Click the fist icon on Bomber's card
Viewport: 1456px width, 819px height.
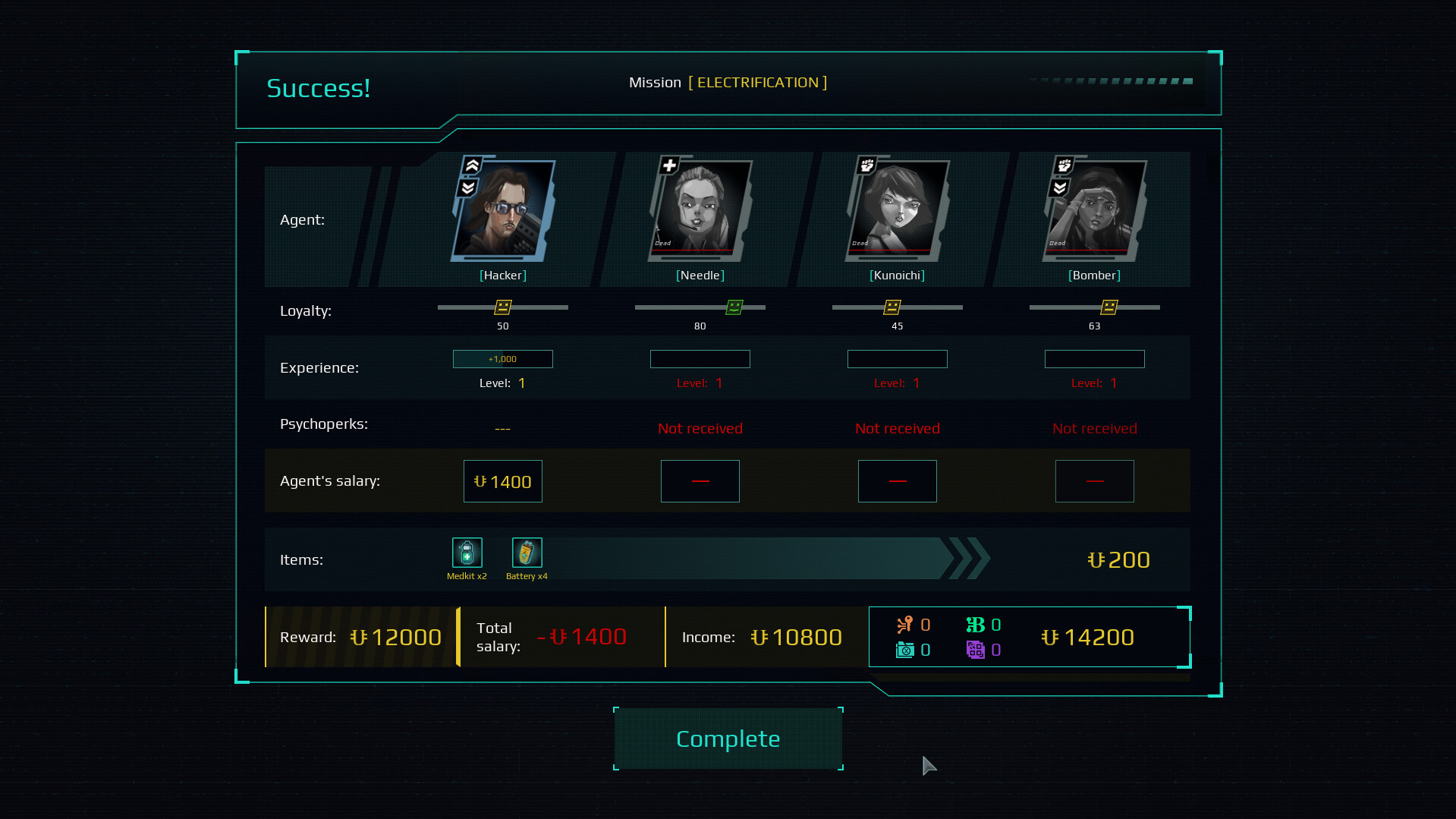tap(1064, 165)
